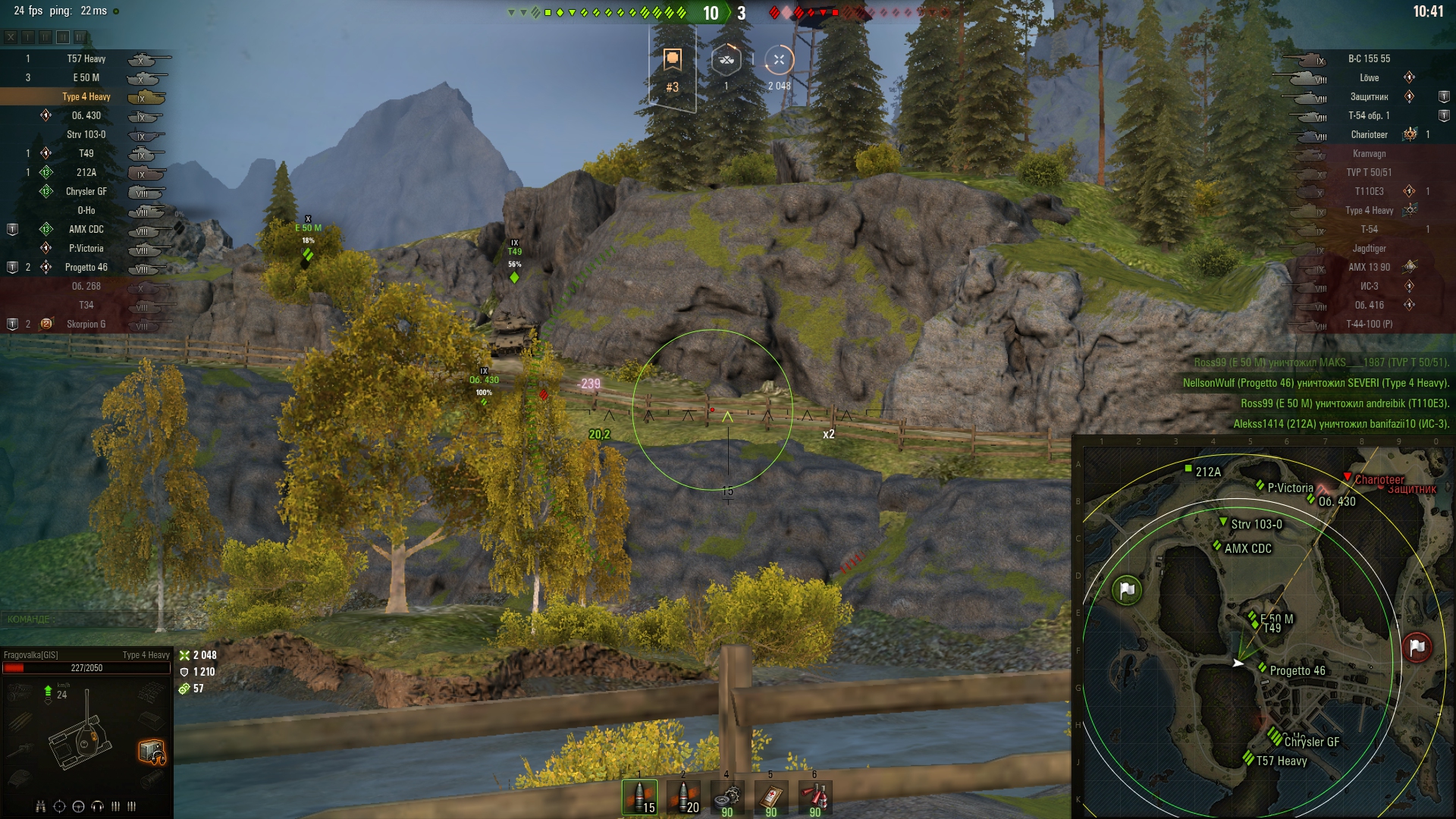
Task: Switch to the shell slot with 20 rounds
Action: [x=683, y=798]
